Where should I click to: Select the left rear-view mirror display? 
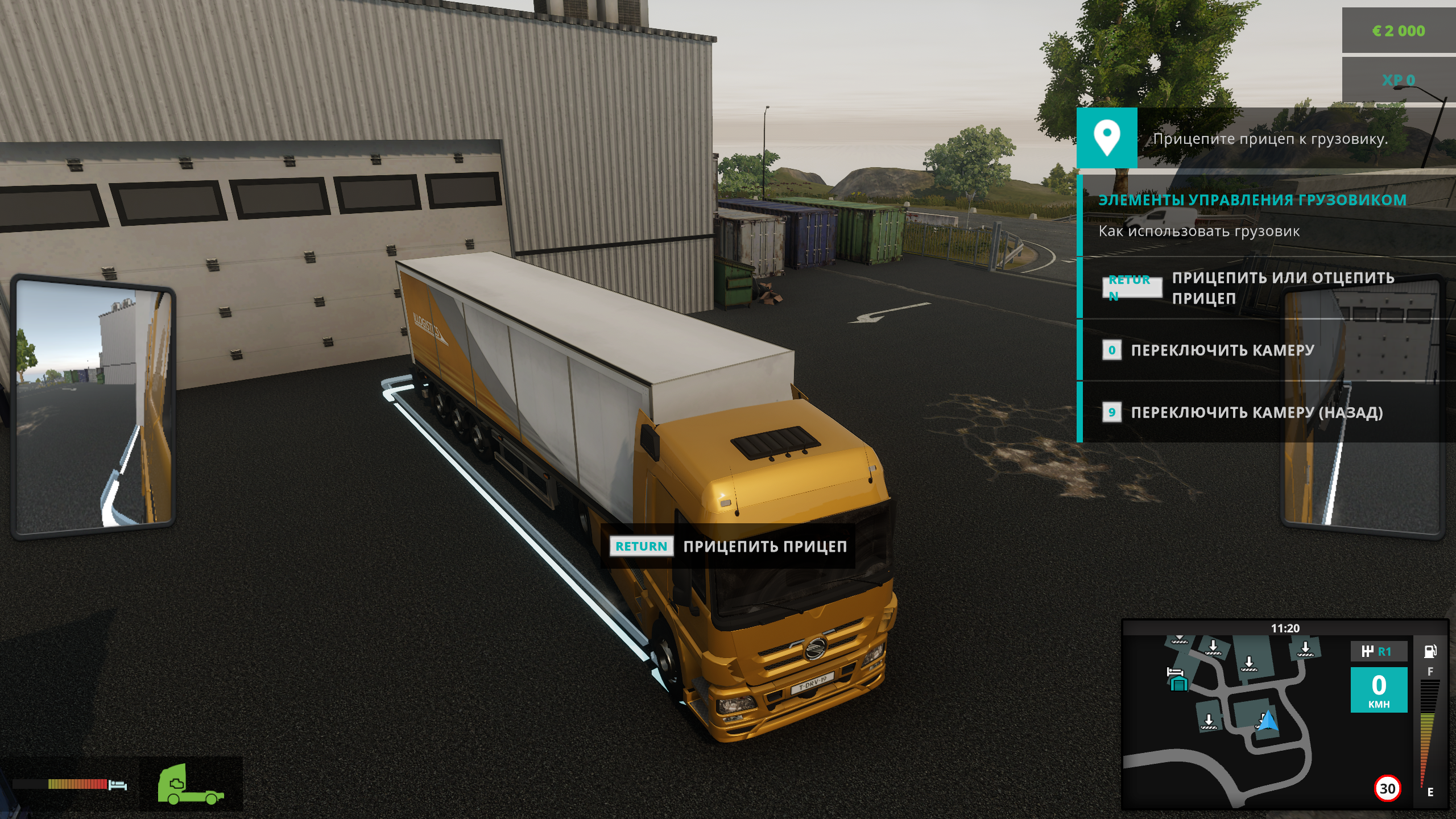94,406
